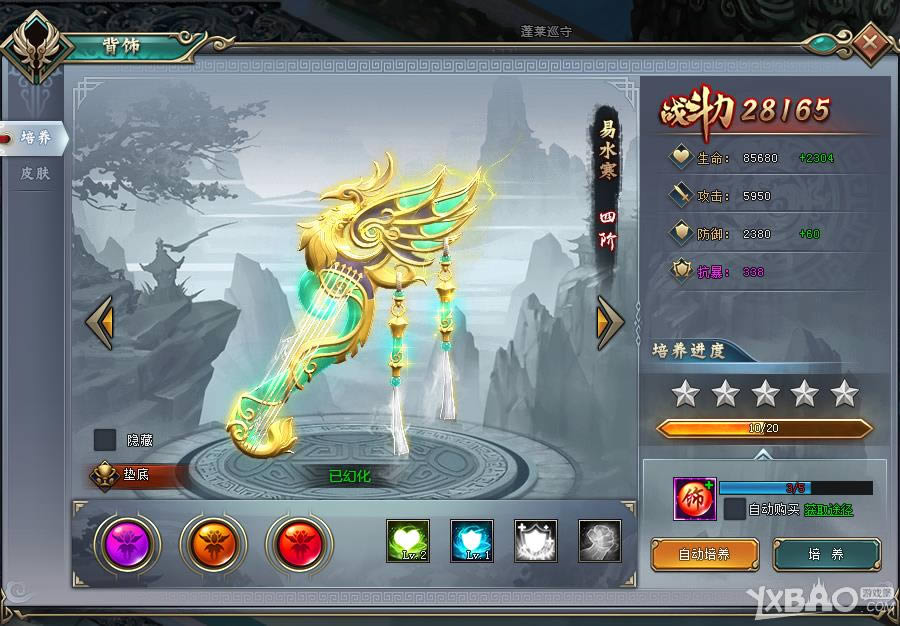Enable the 自动购买 auto-buy checkbox
900x626 pixels.
(x=735, y=509)
